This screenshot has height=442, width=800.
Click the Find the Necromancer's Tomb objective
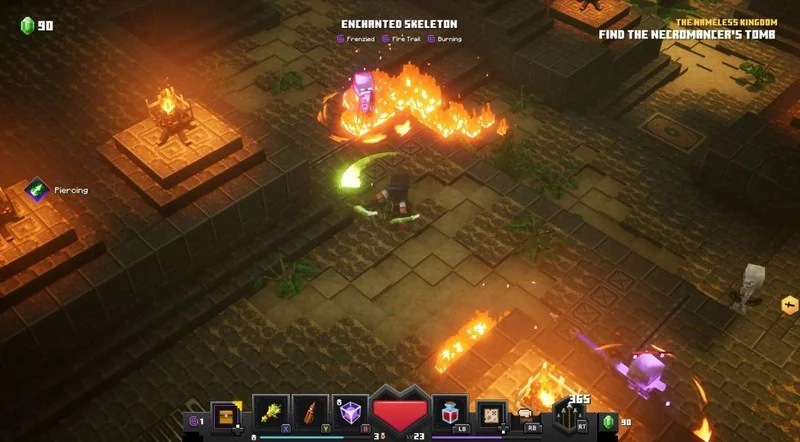(x=693, y=34)
